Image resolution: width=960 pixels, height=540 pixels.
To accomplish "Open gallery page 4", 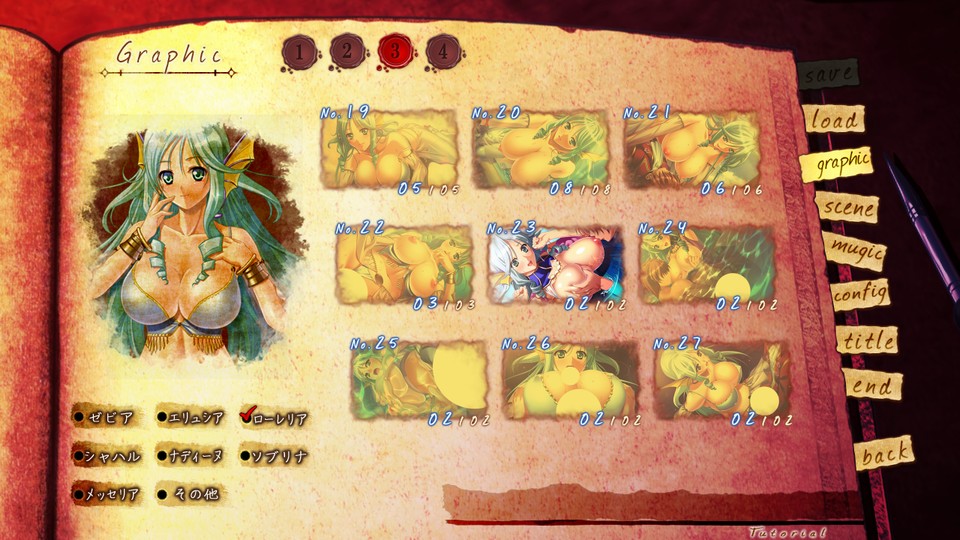I will click(442, 51).
